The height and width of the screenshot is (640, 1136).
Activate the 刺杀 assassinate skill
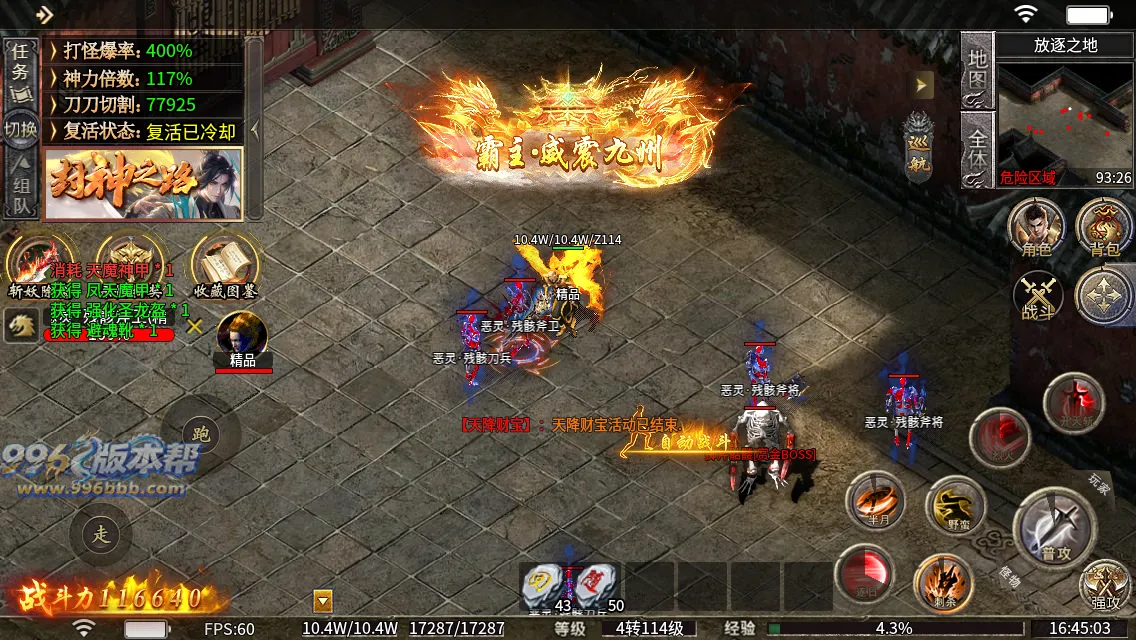(942, 580)
